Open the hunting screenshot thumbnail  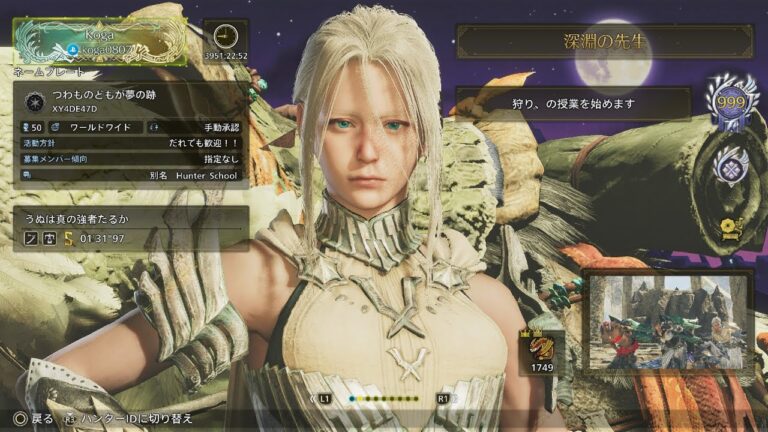(x=667, y=321)
